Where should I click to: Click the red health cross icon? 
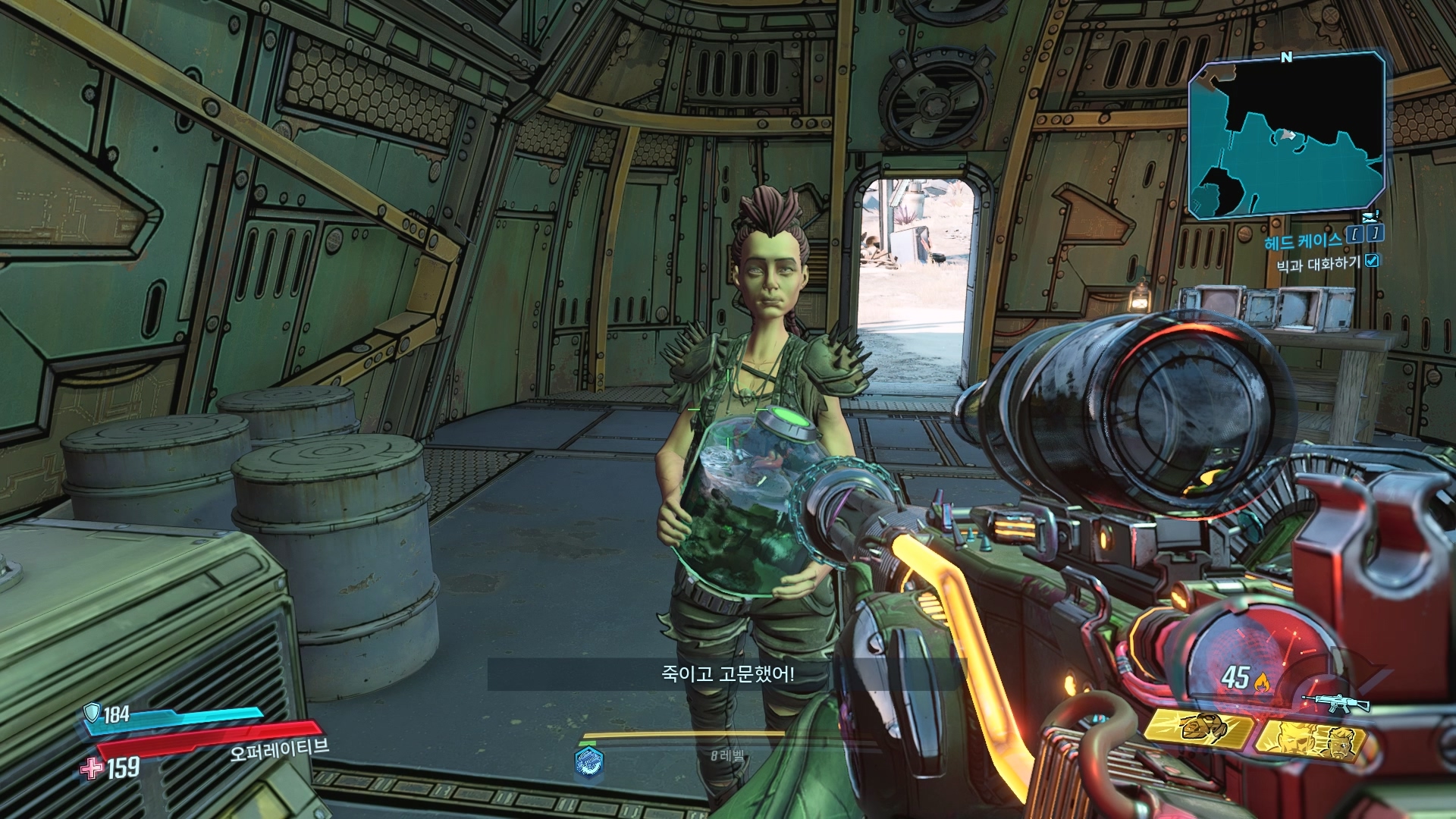click(92, 768)
